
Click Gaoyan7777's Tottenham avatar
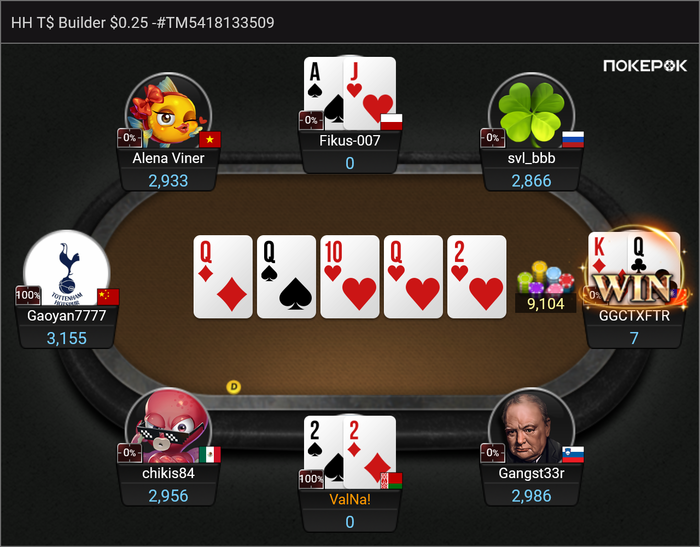coord(66,272)
